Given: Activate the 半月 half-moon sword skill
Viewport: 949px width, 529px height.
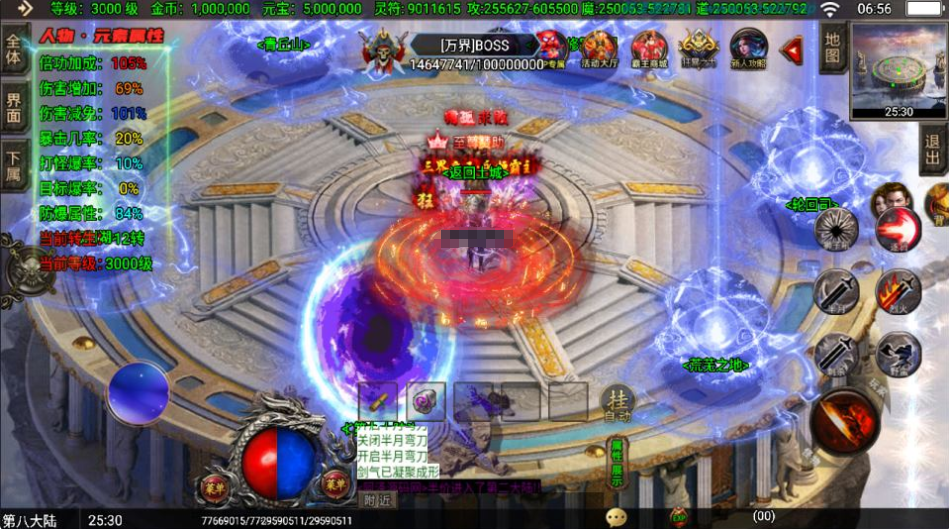Looking at the screenshot, I should tap(835, 292).
